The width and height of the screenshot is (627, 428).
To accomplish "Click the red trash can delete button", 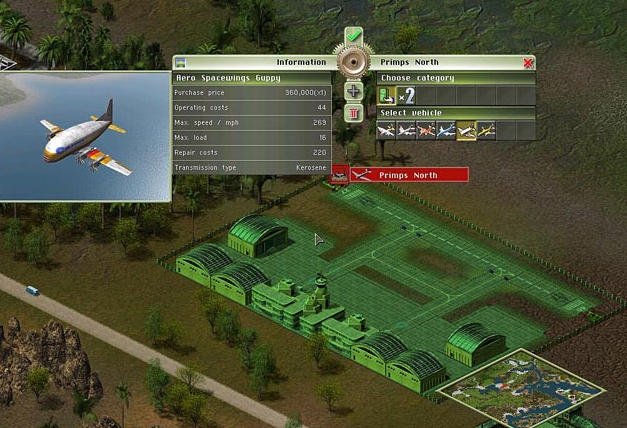I will [x=353, y=112].
